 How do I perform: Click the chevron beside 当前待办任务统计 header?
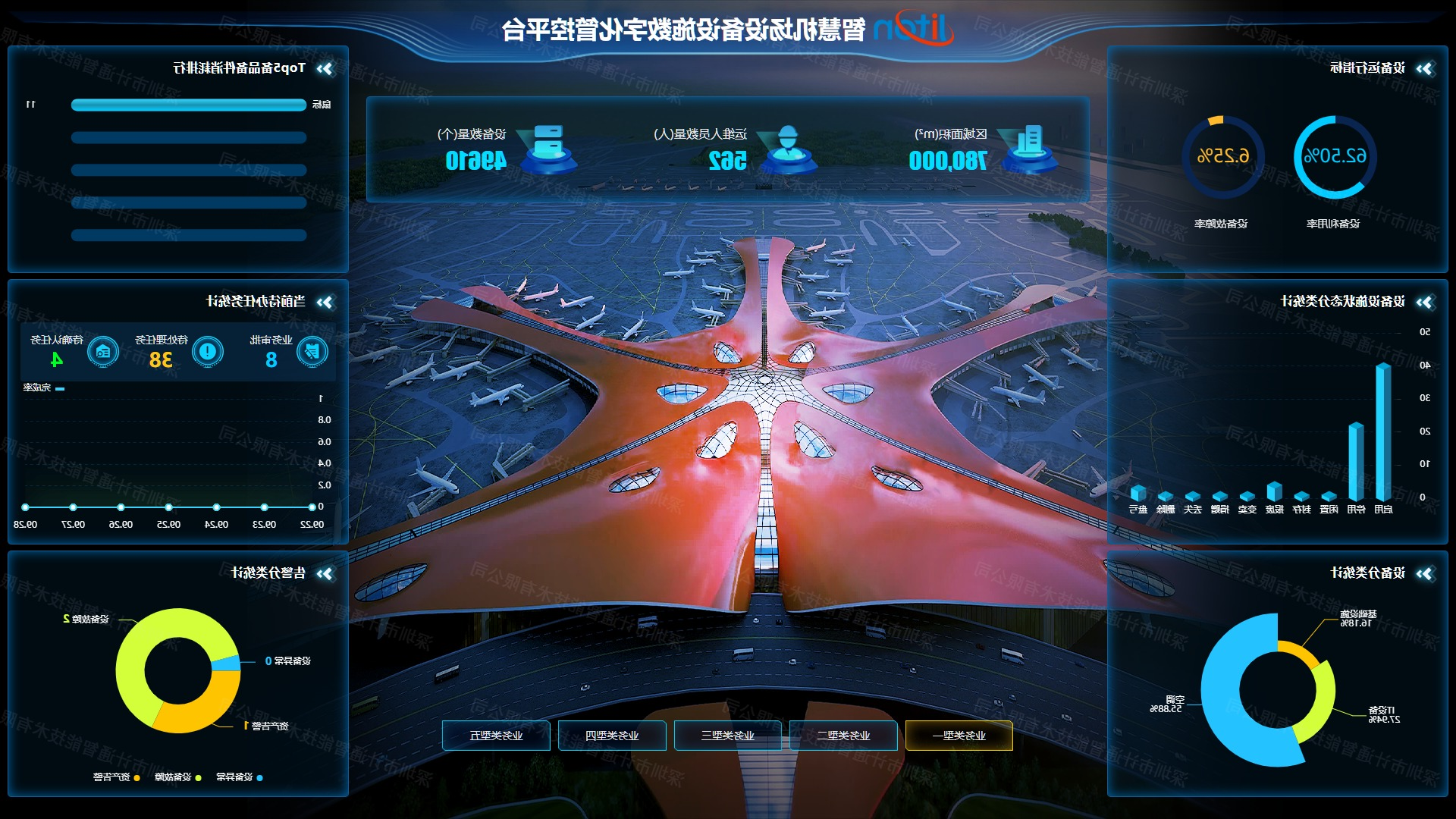pos(325,303)
